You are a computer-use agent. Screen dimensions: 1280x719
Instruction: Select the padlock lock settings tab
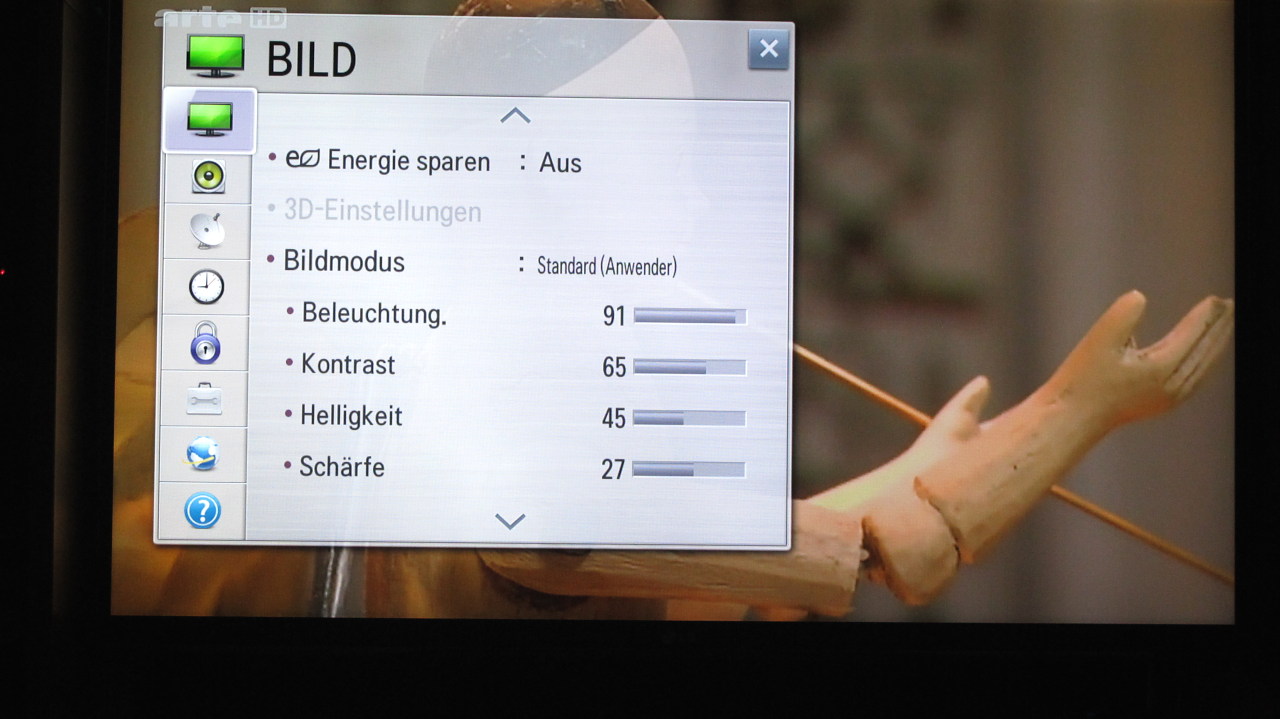click(x=205, y=343)
